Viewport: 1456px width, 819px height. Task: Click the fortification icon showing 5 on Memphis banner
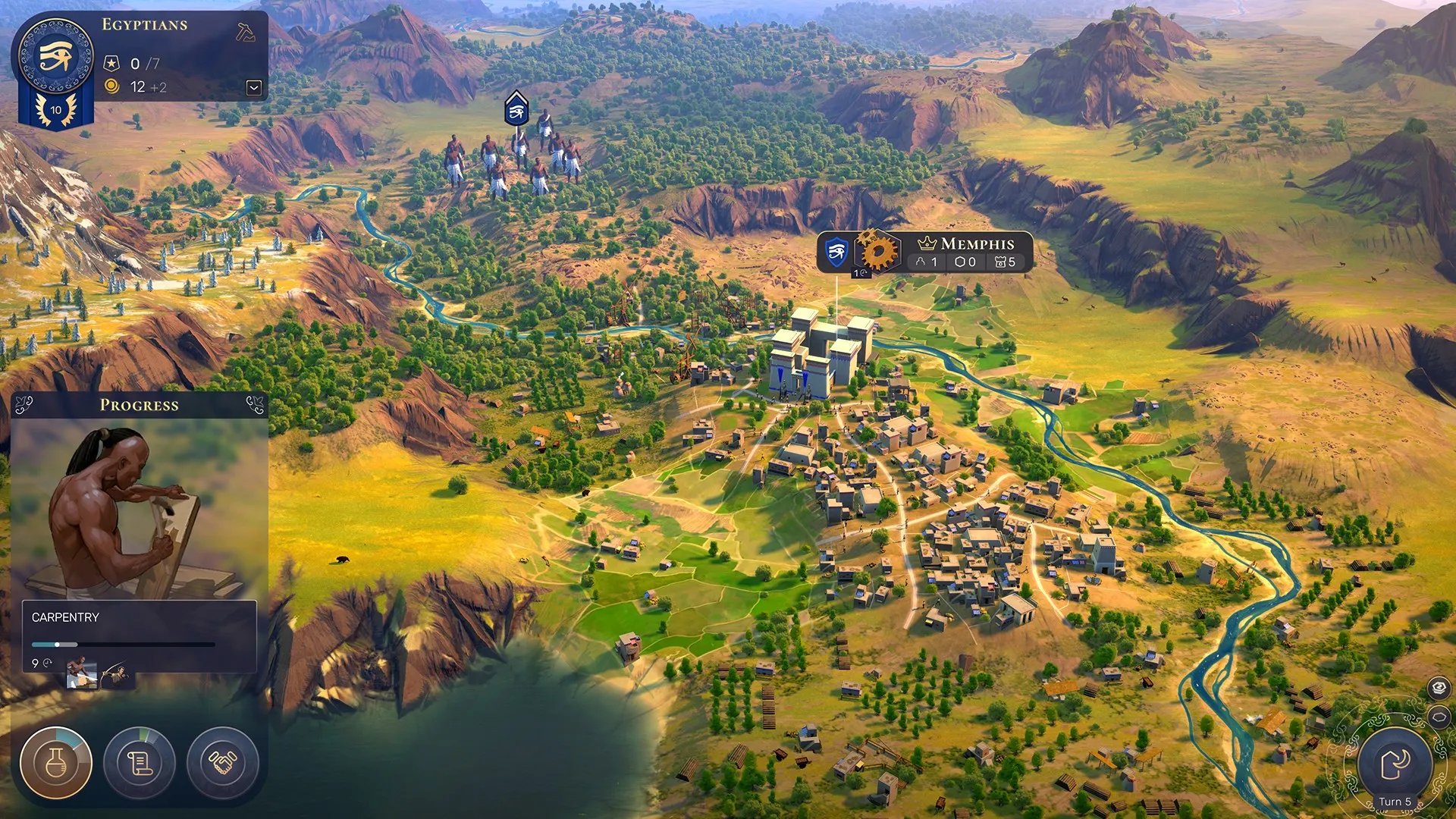999,262
